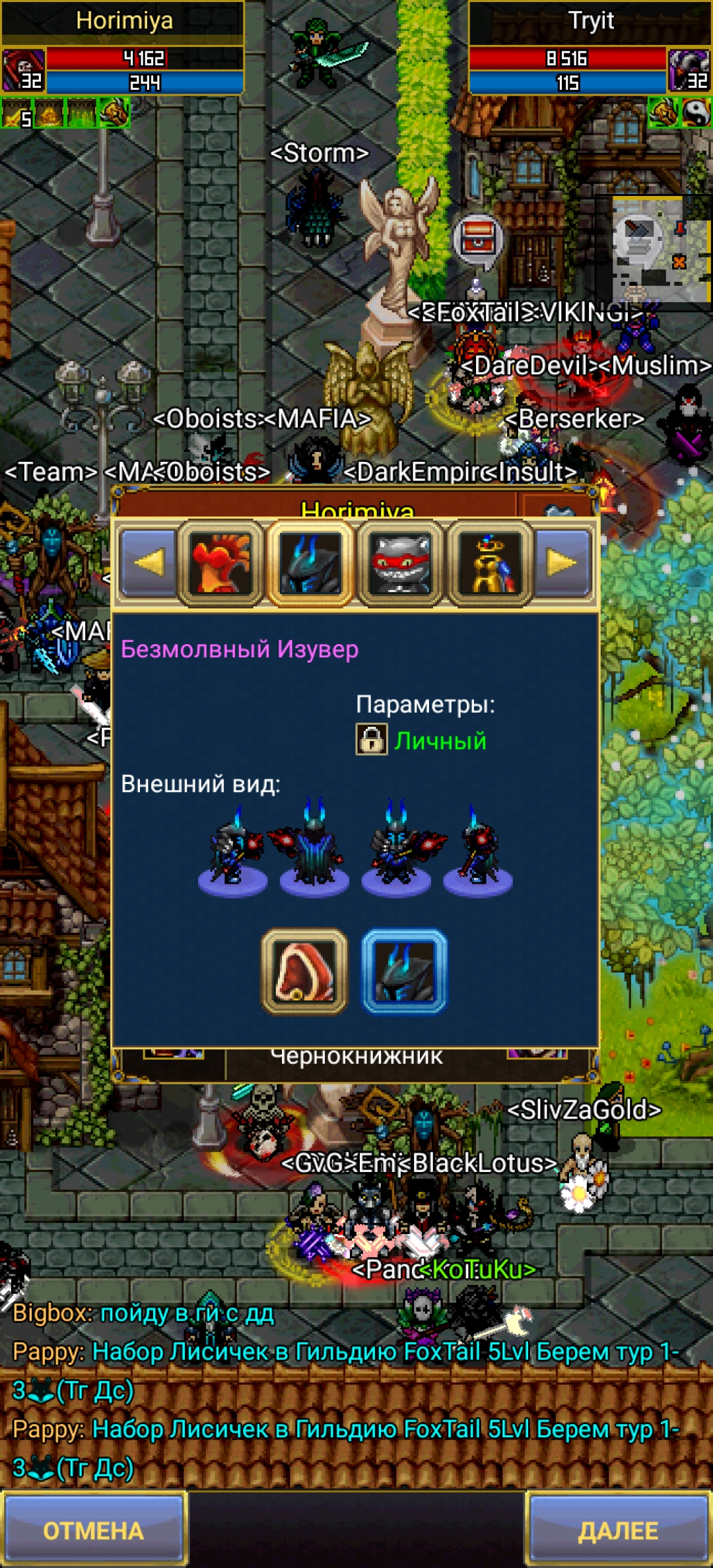This screenshot has height=1568, width=713.
Task: Select the dark blue-horned helmet costume slot
Action: click(310, 563)
